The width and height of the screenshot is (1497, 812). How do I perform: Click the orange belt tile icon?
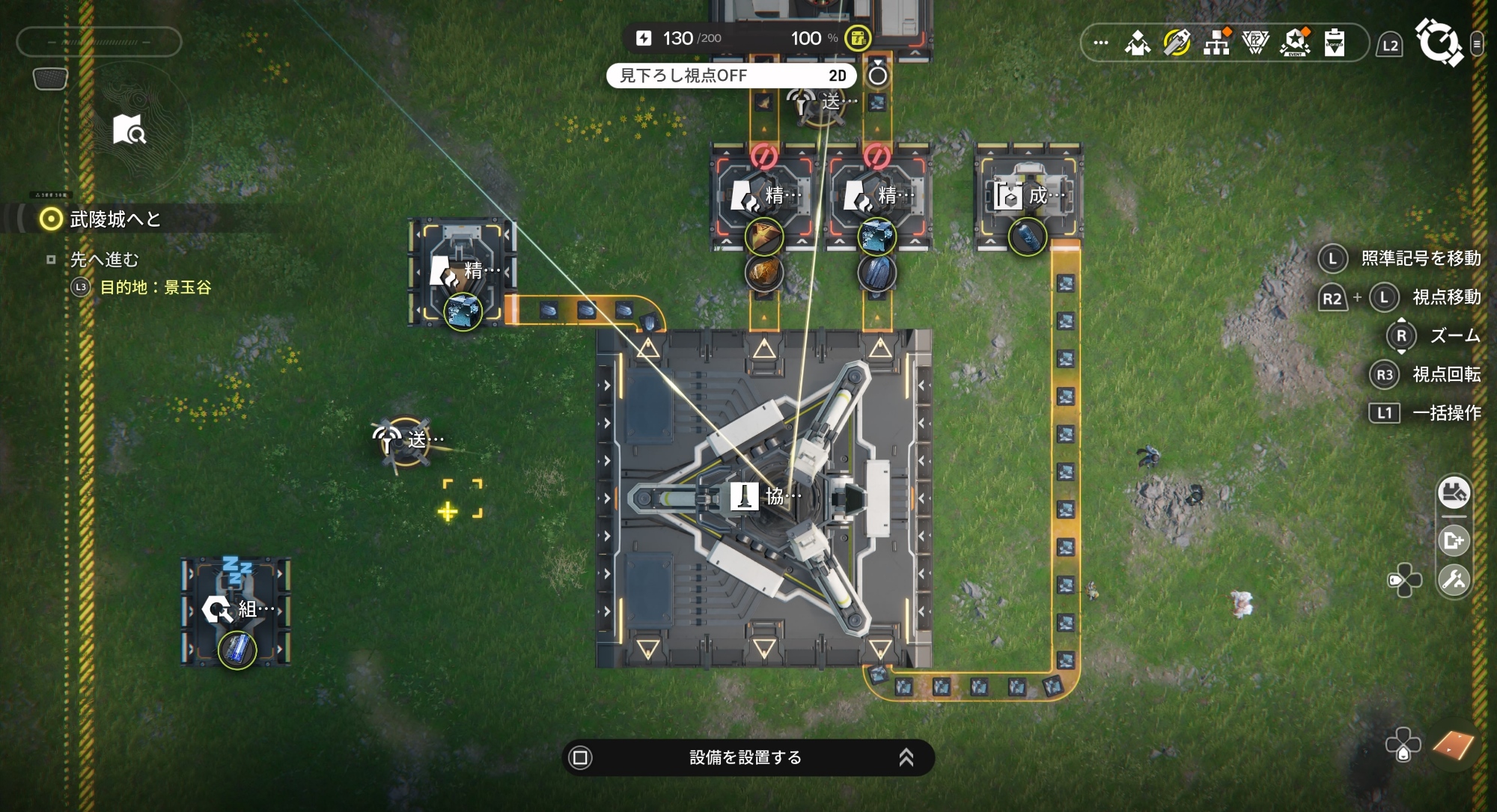tap(1453, 745)
